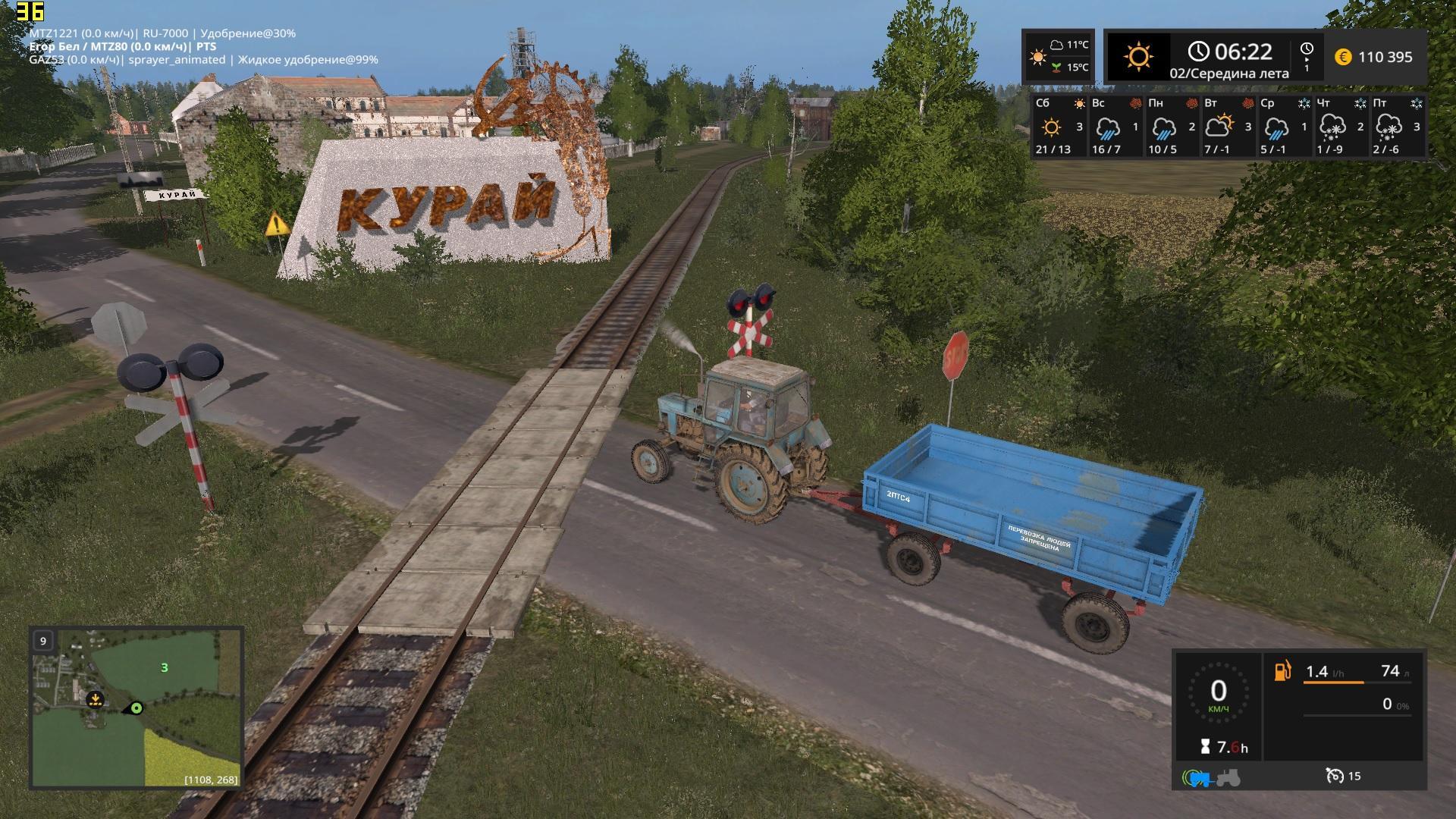Open the minimap
1456x819 pixels.
[136, 707]
